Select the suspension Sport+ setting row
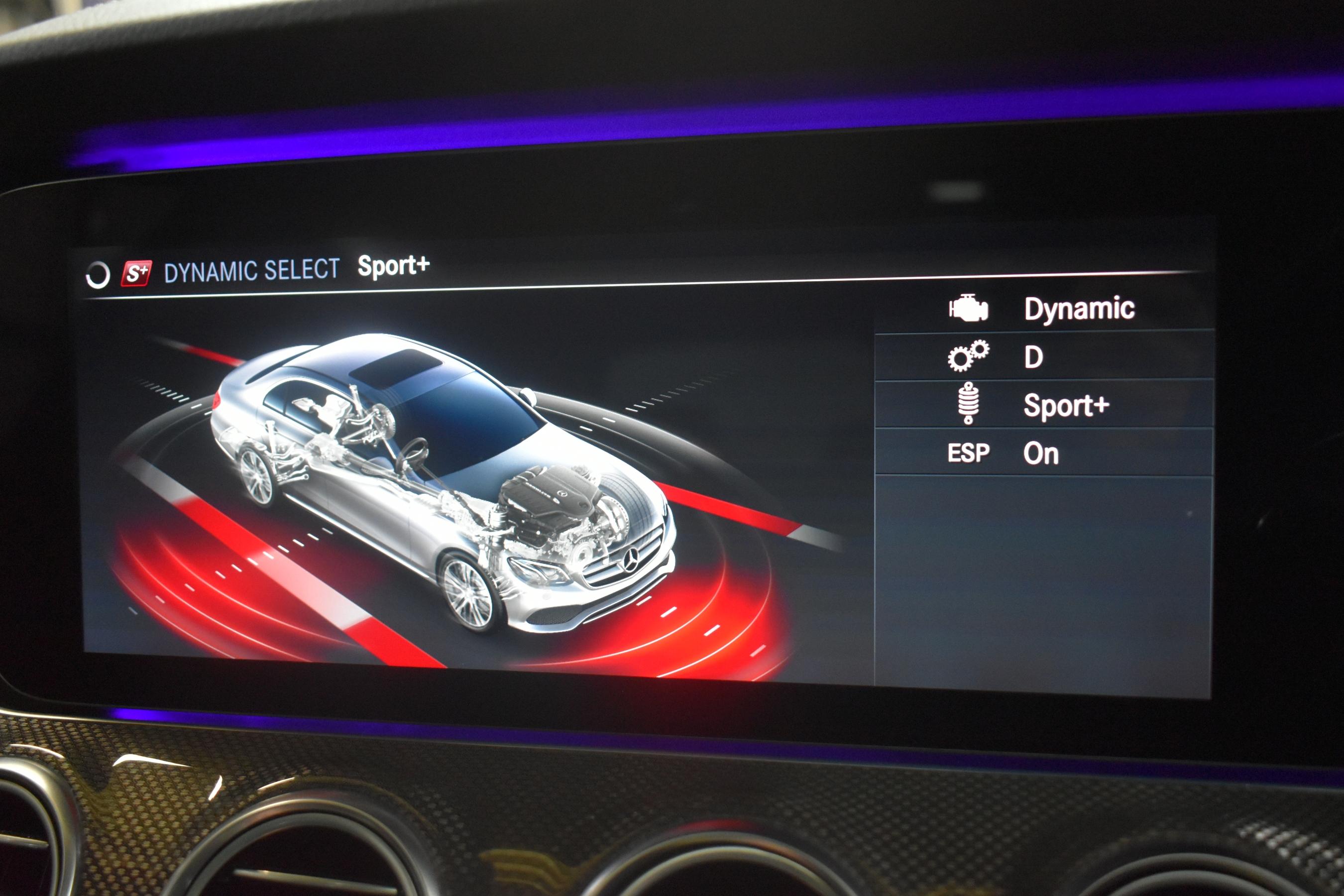 (x=1043, y=405)
